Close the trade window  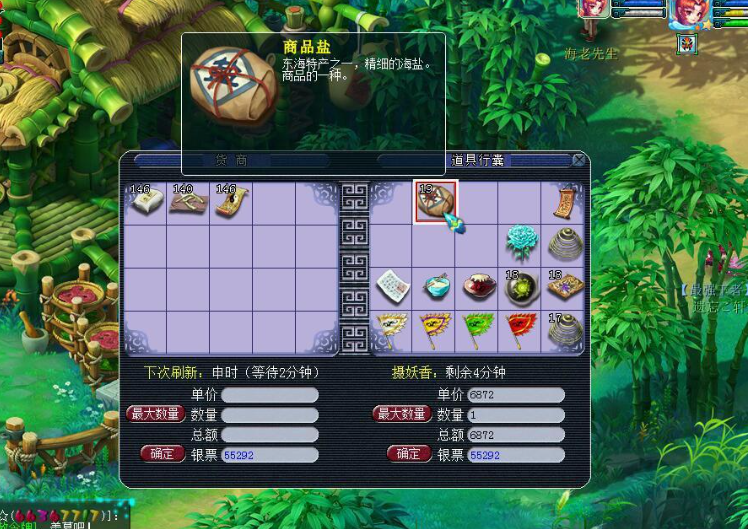(578, 160)
